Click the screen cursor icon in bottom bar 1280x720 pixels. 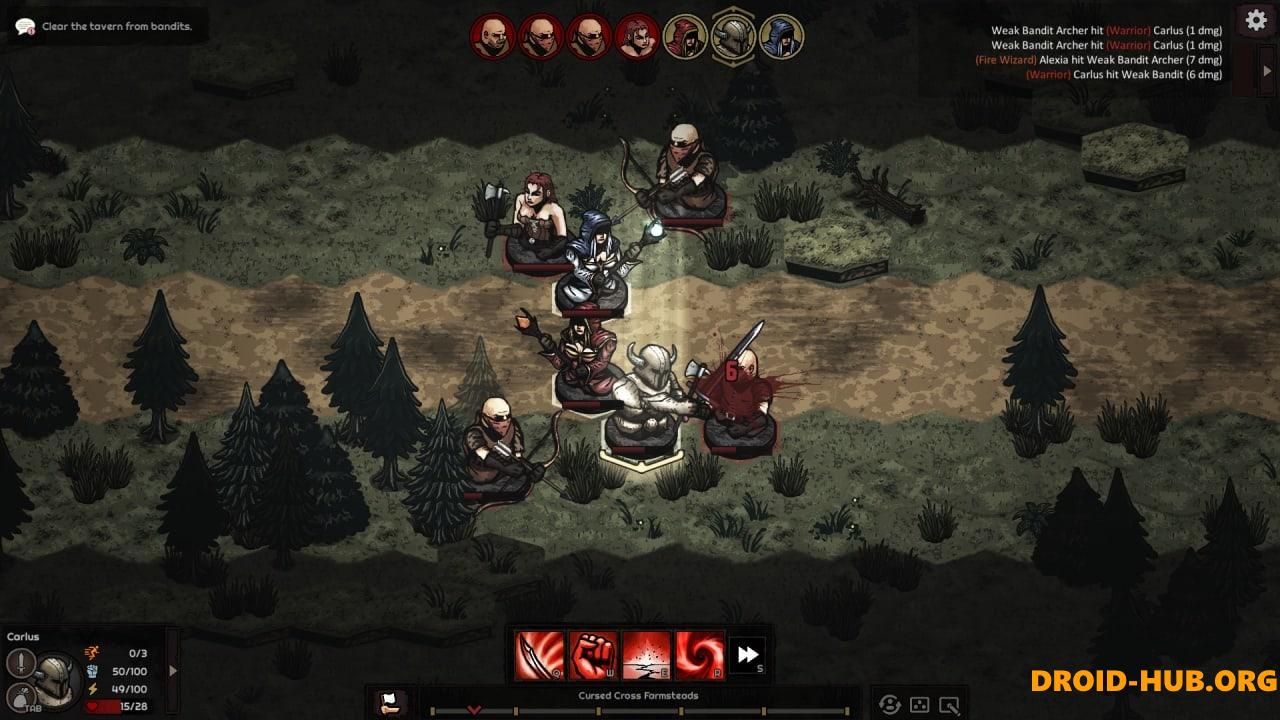point(950,704)
